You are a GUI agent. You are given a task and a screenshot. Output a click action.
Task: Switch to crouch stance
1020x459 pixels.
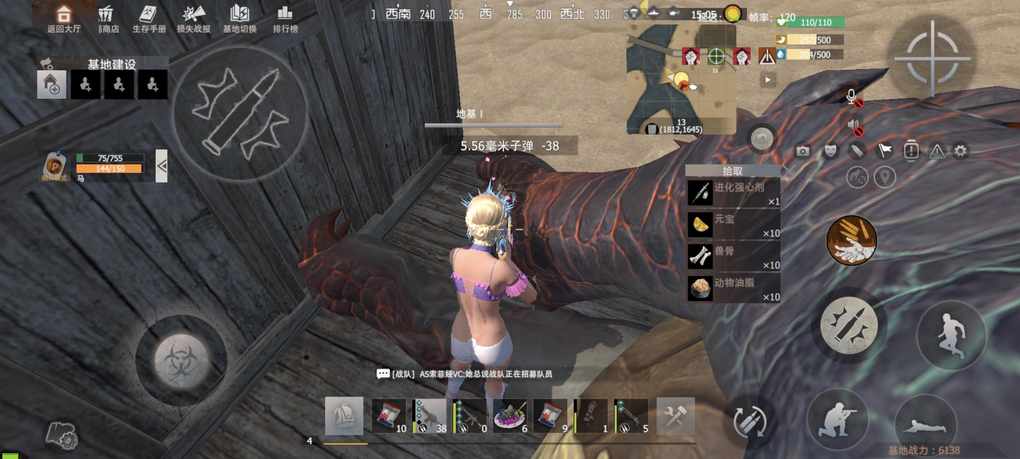pyautogui.click(x=836, y=418)
